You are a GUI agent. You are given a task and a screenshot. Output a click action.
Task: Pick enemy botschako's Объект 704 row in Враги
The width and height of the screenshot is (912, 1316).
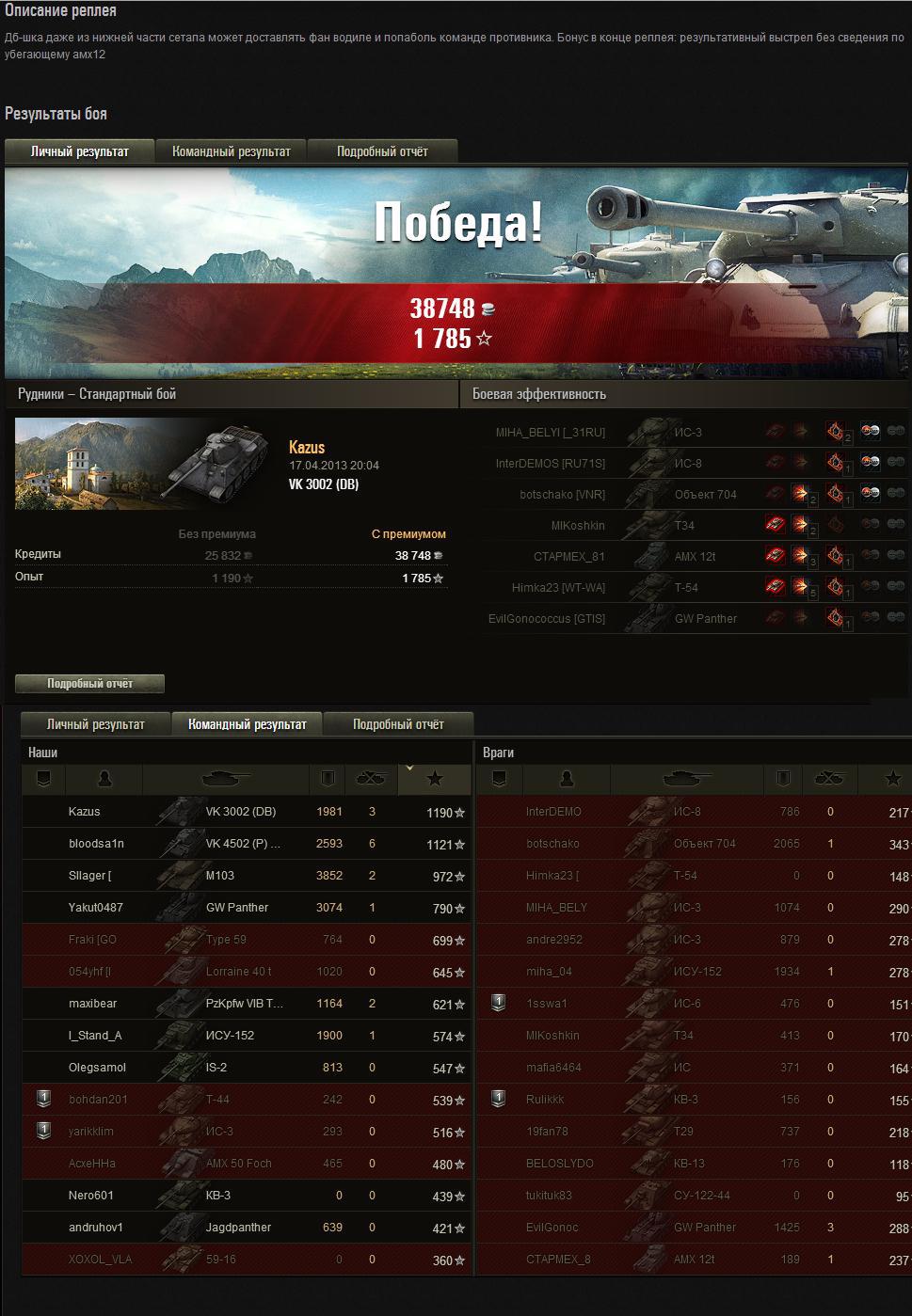coord(692,844)
